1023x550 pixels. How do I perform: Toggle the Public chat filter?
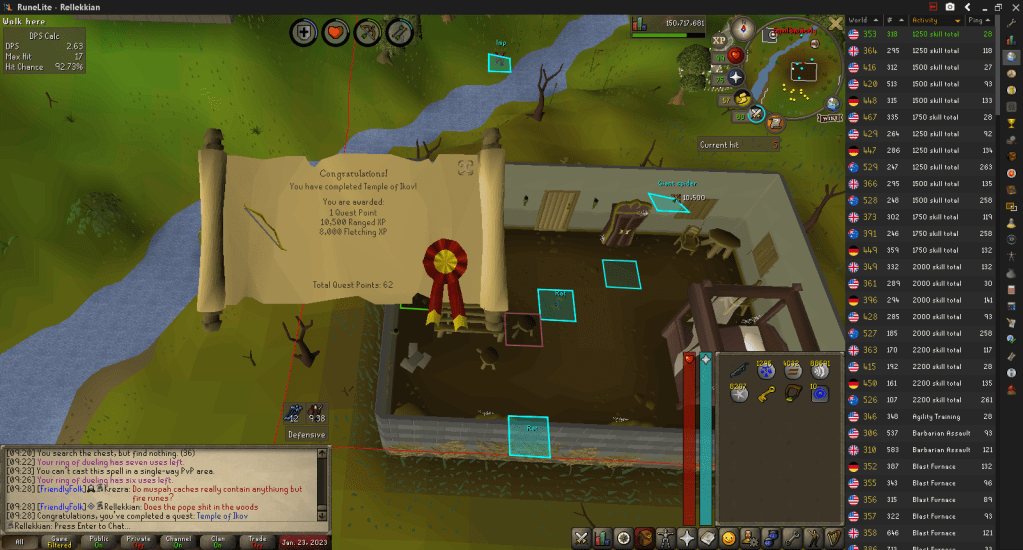[100, 540]
